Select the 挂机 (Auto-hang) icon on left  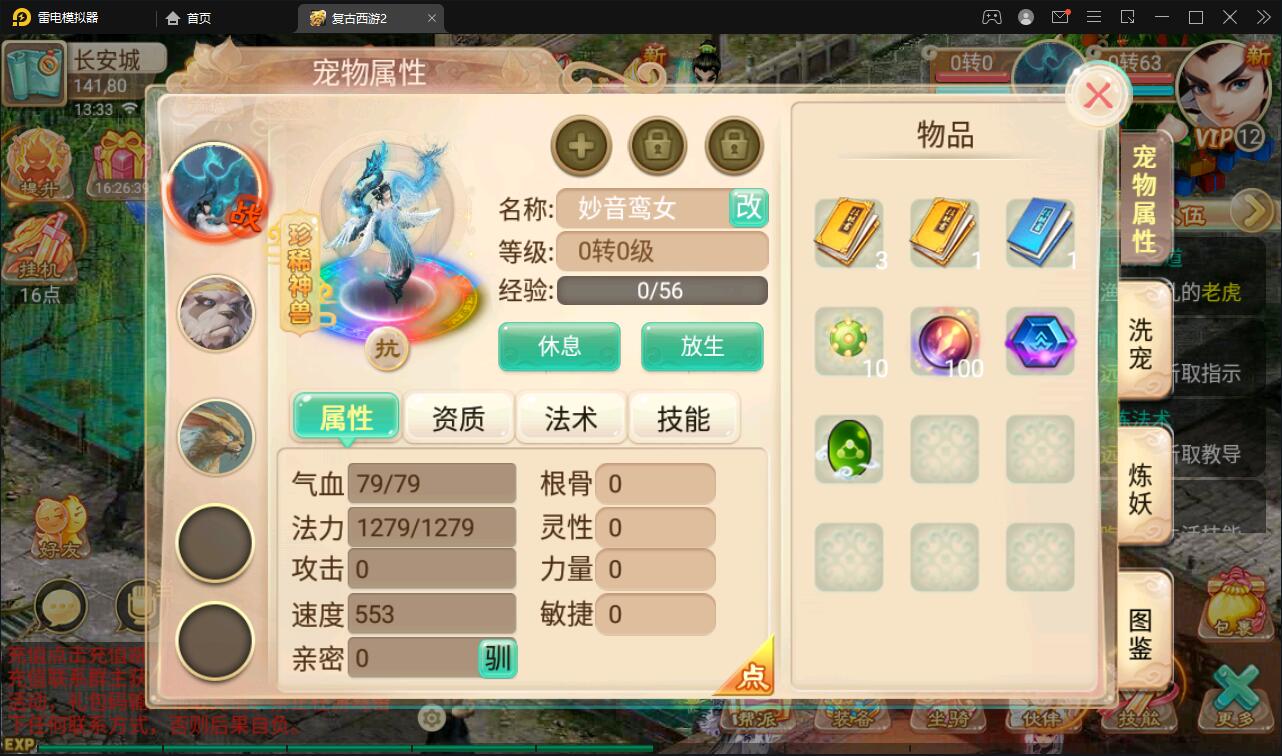tap(42, 250)
